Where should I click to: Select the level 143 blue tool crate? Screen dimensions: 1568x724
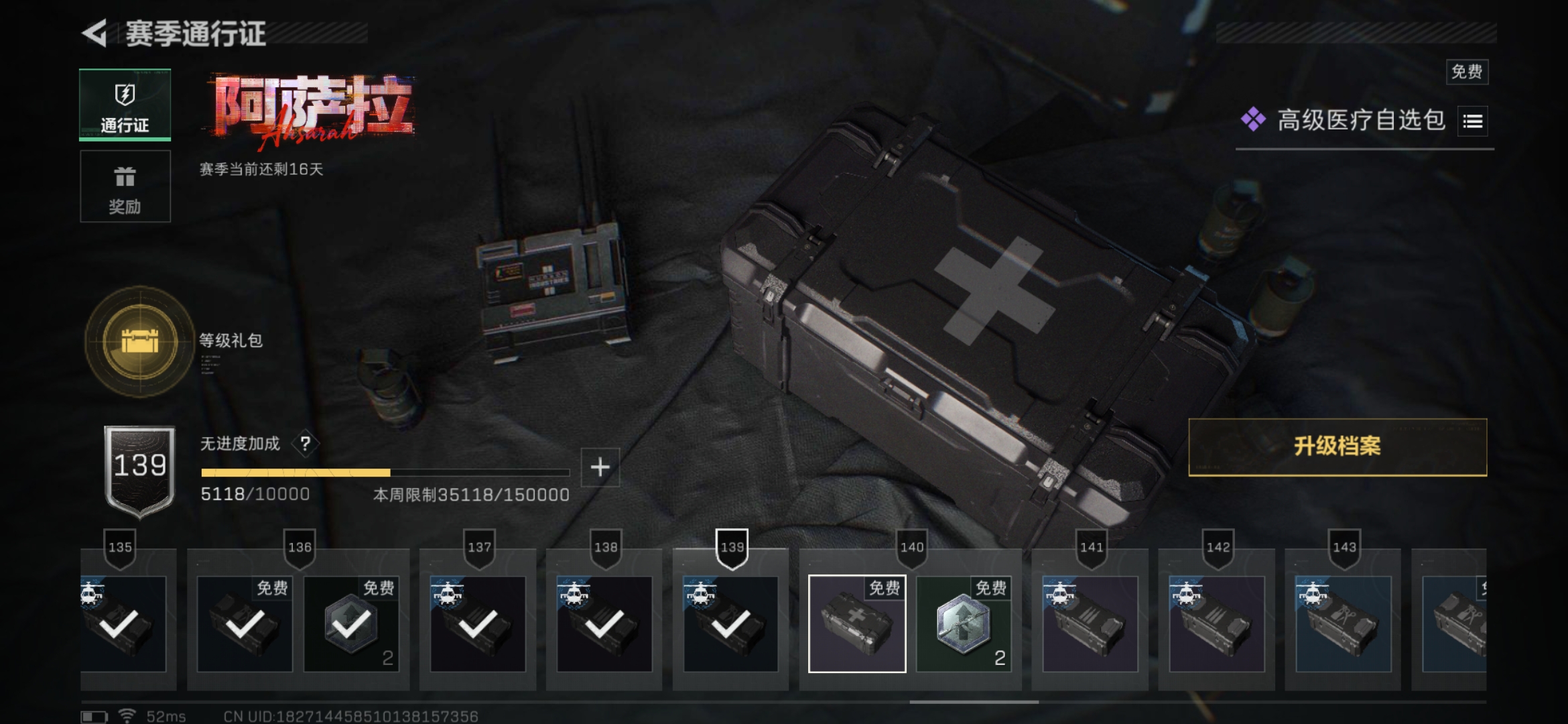1344,624
